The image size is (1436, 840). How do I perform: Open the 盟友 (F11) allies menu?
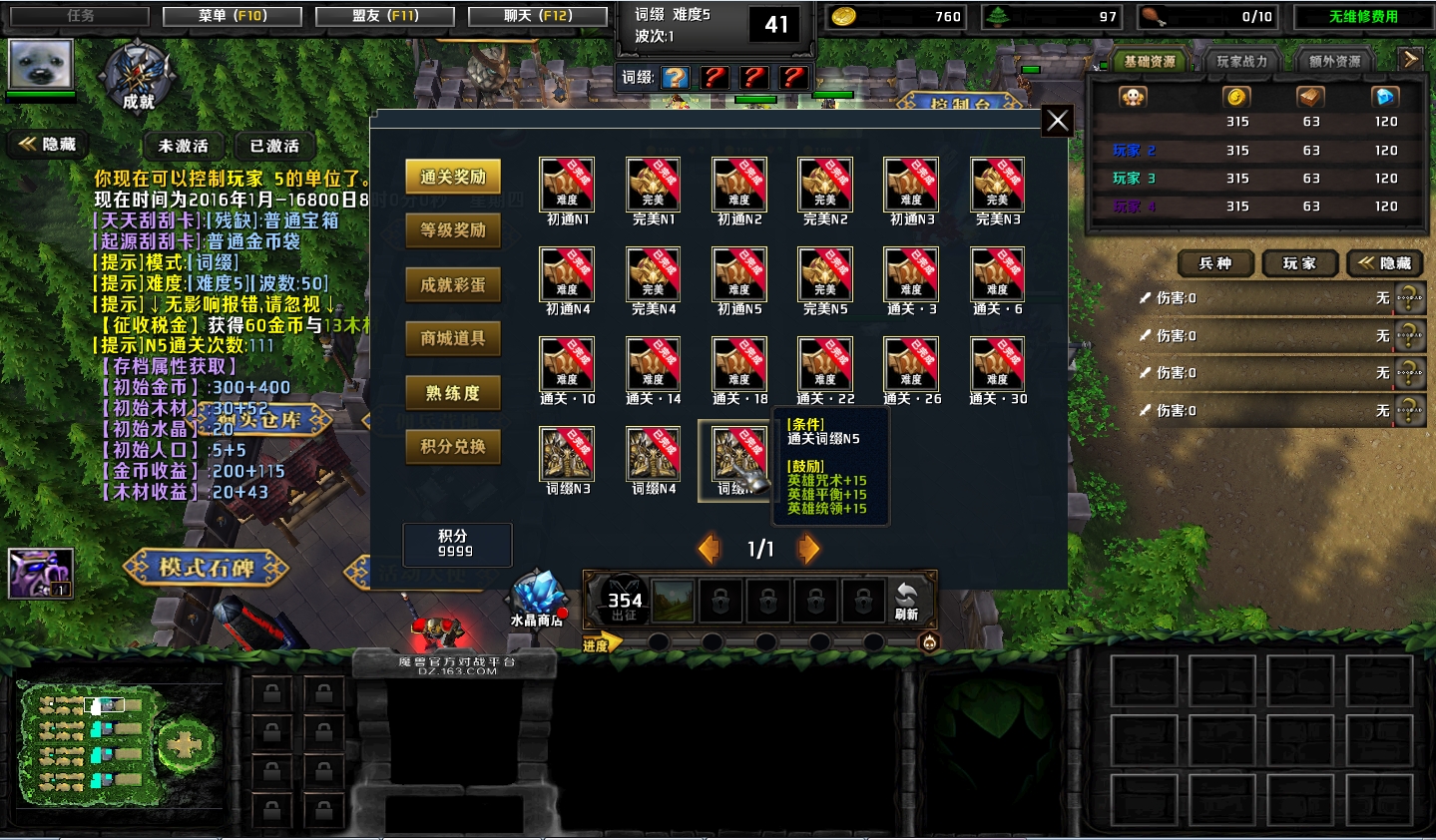(385, 16)
